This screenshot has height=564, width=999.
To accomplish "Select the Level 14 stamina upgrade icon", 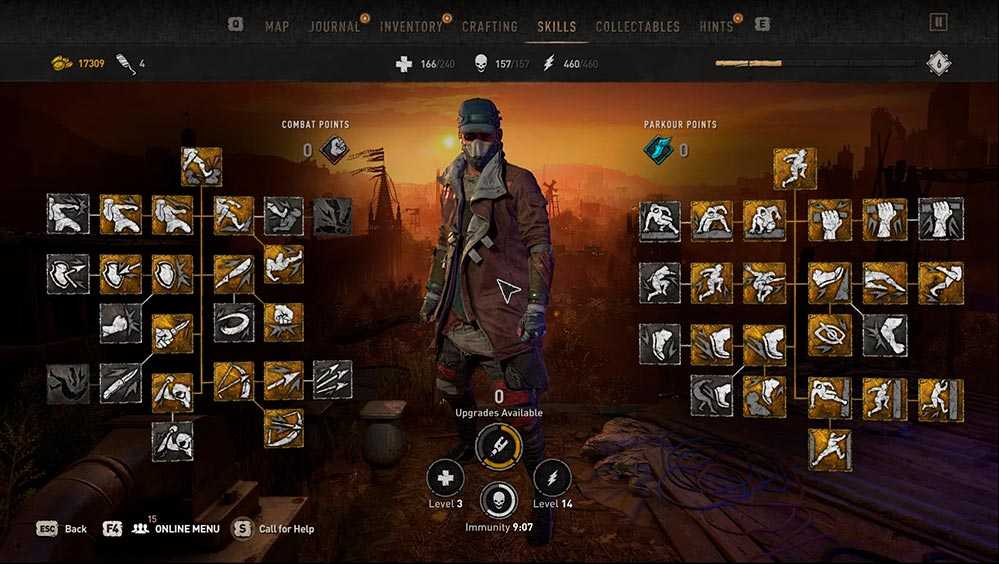I will click(x=552, y=478).
